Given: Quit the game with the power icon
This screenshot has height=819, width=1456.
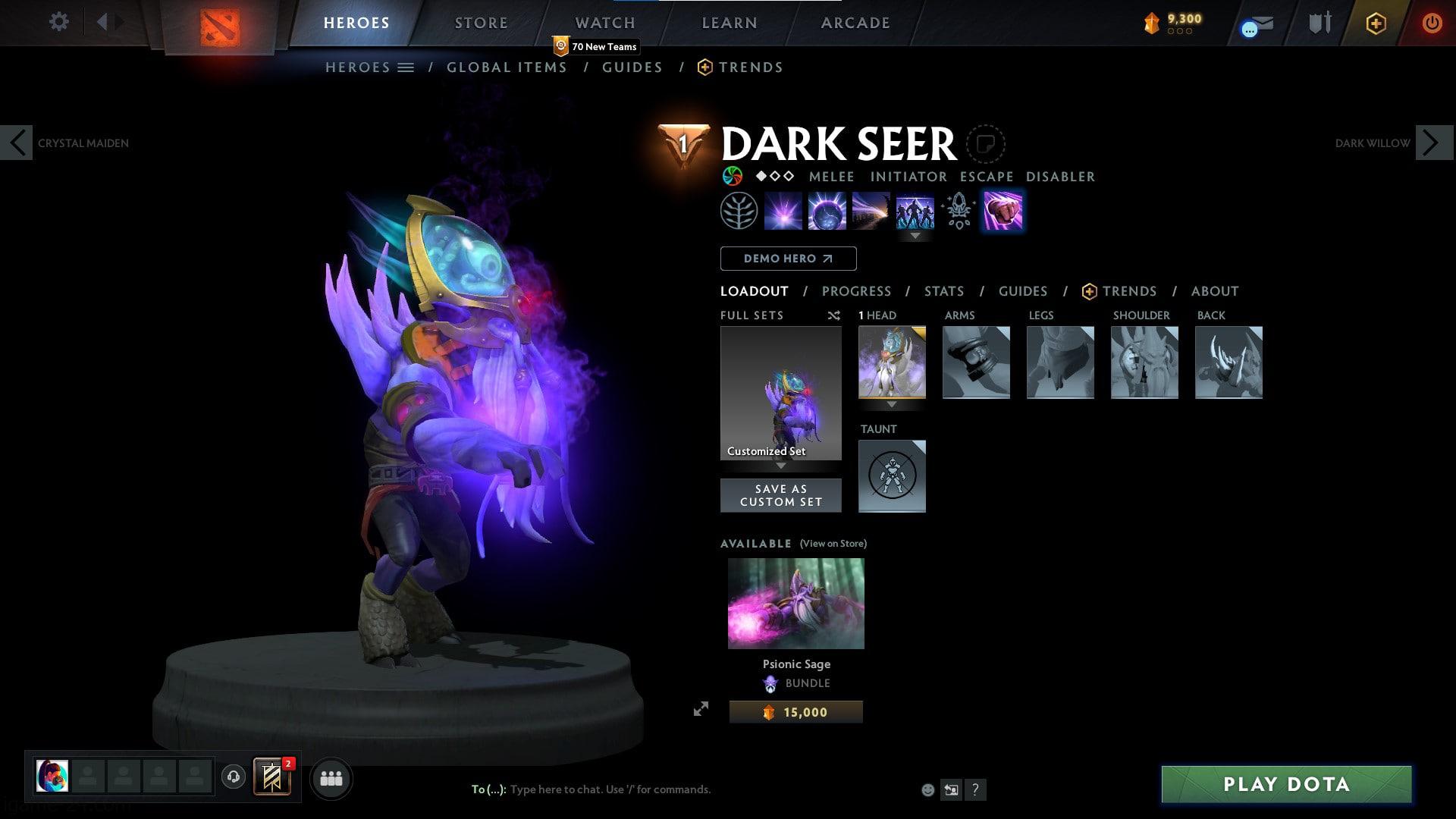Looking at the screenshot, I should pos(1431,23).
